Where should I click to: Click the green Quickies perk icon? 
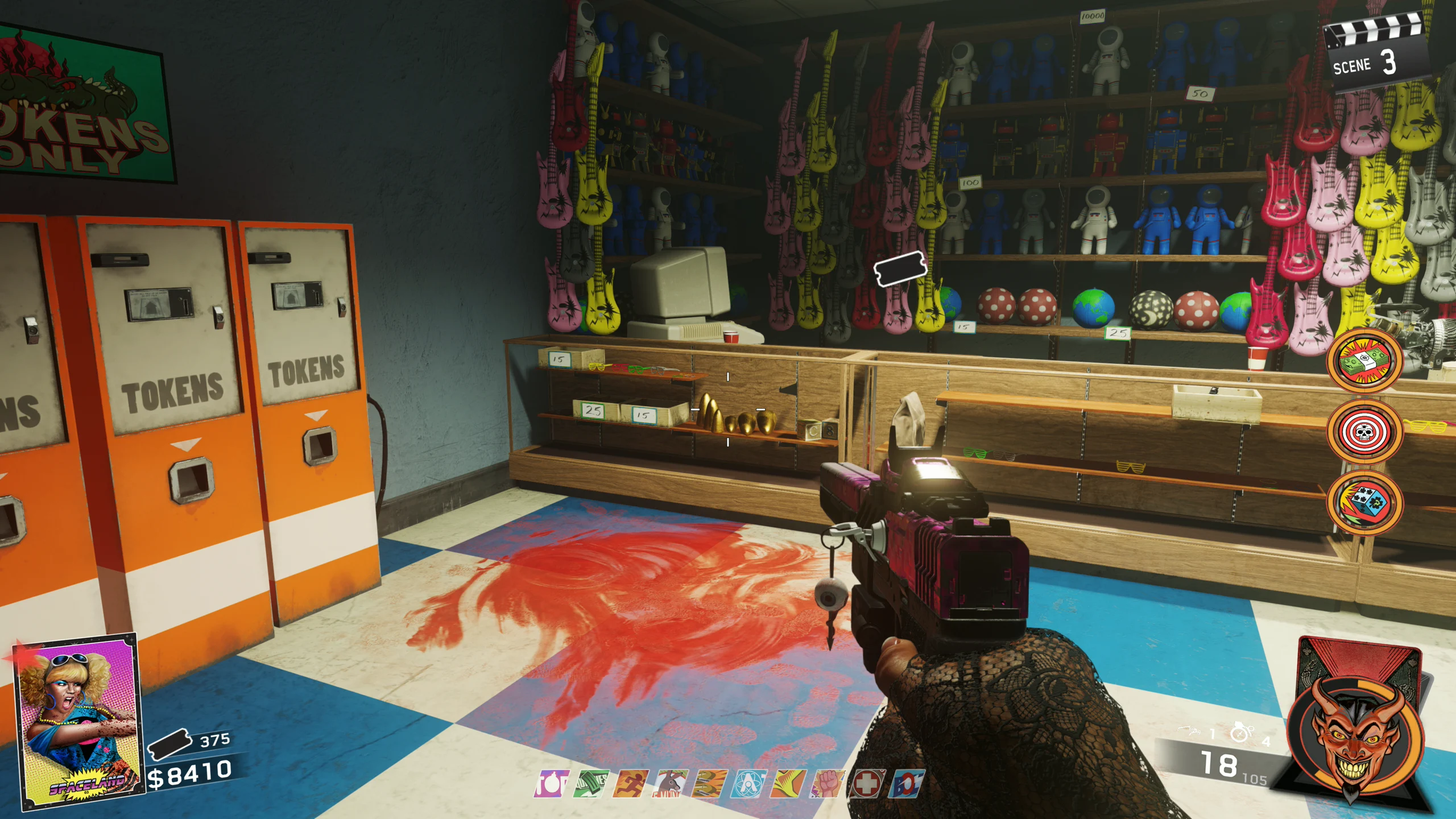(591, 784)
